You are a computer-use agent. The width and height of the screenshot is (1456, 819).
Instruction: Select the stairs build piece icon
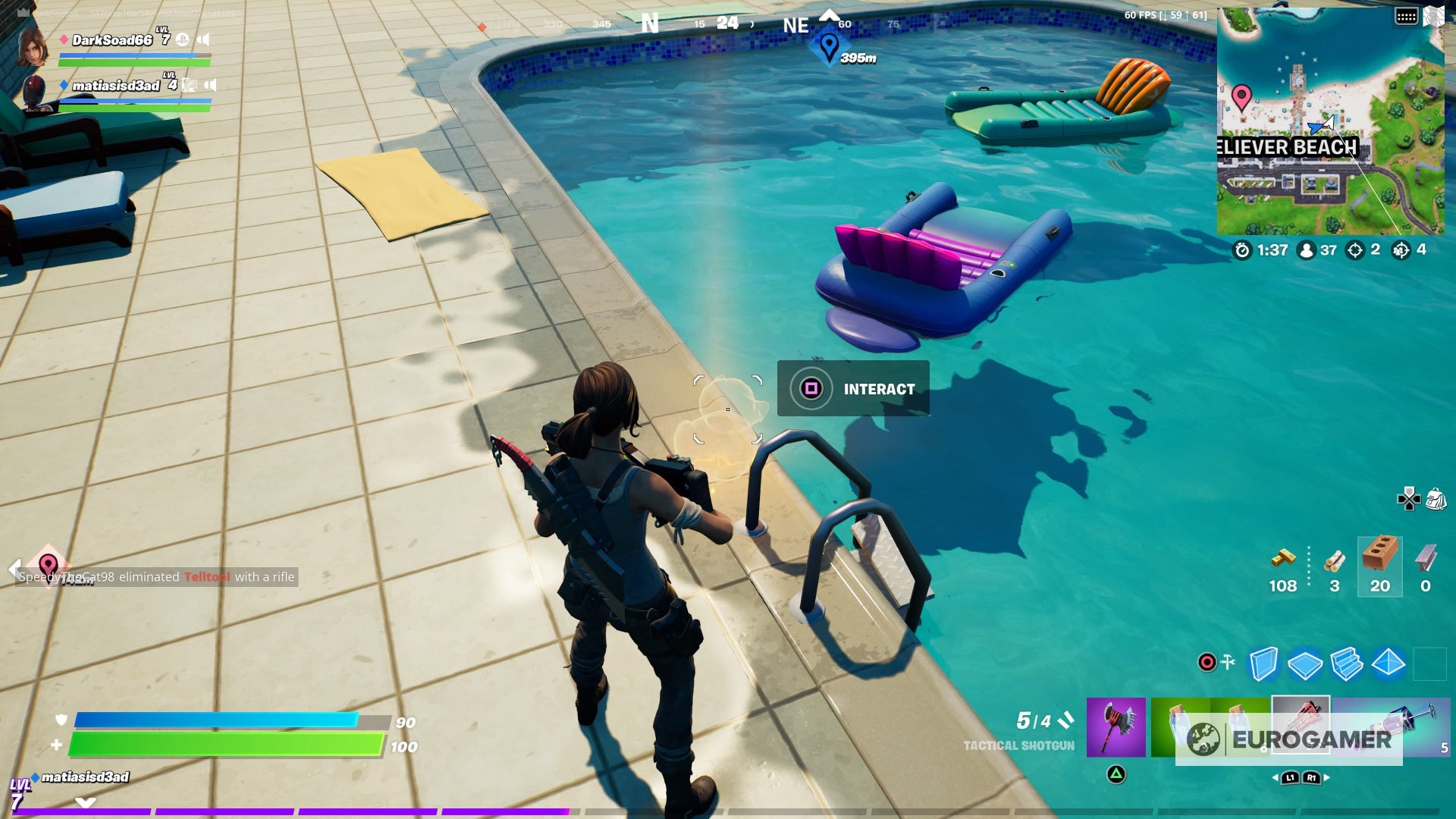click(x=1346, y=664)
